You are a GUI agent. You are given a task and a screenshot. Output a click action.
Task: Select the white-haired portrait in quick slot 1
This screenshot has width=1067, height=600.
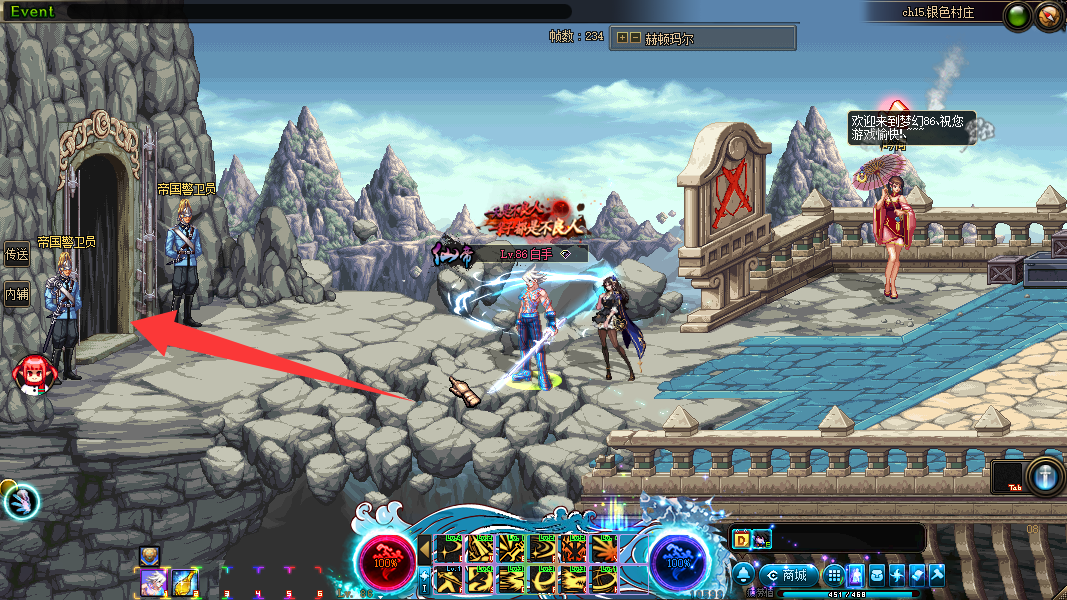coord(152,582)
